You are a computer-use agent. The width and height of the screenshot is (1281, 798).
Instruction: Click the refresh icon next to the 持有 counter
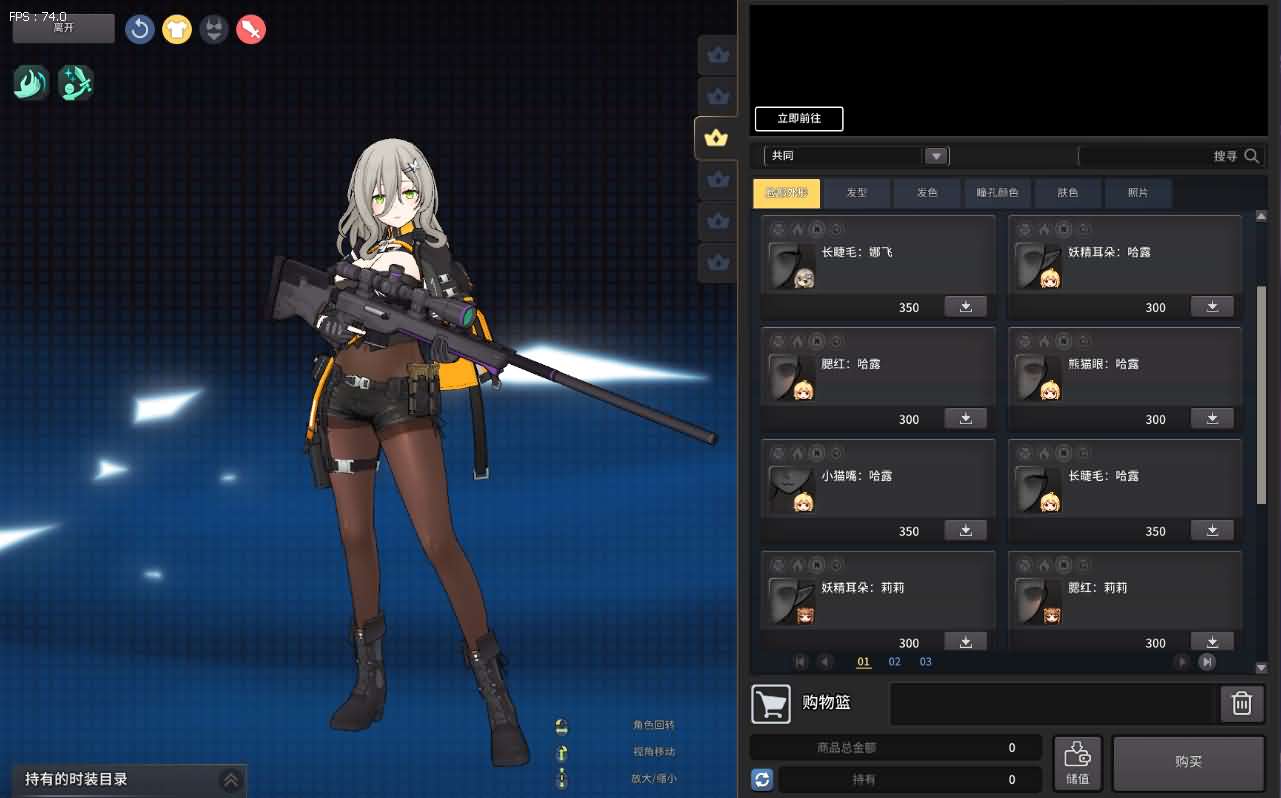pos(762,779)
